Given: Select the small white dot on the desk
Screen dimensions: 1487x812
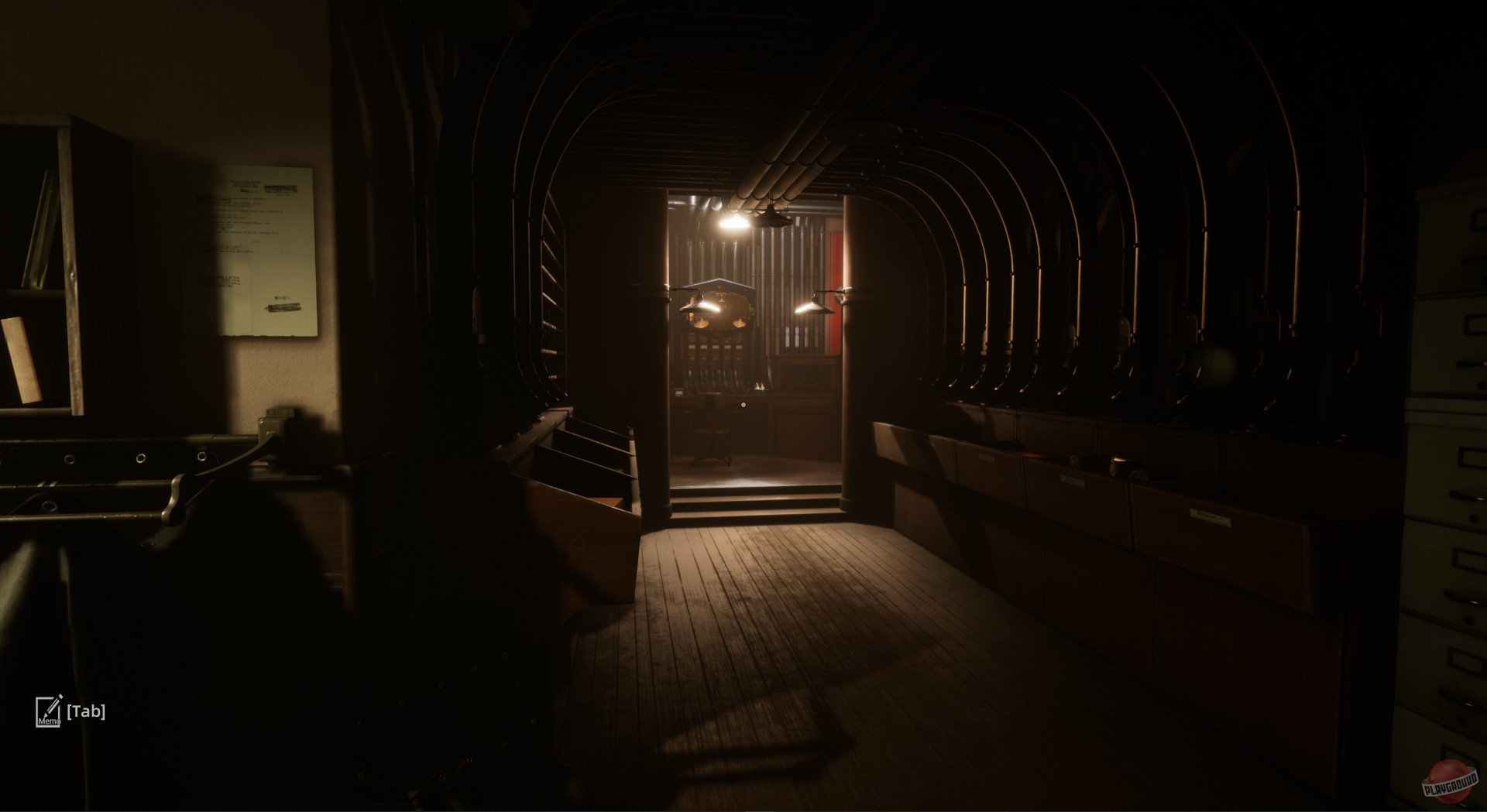Looking at the screenshot, I should 743,405.
